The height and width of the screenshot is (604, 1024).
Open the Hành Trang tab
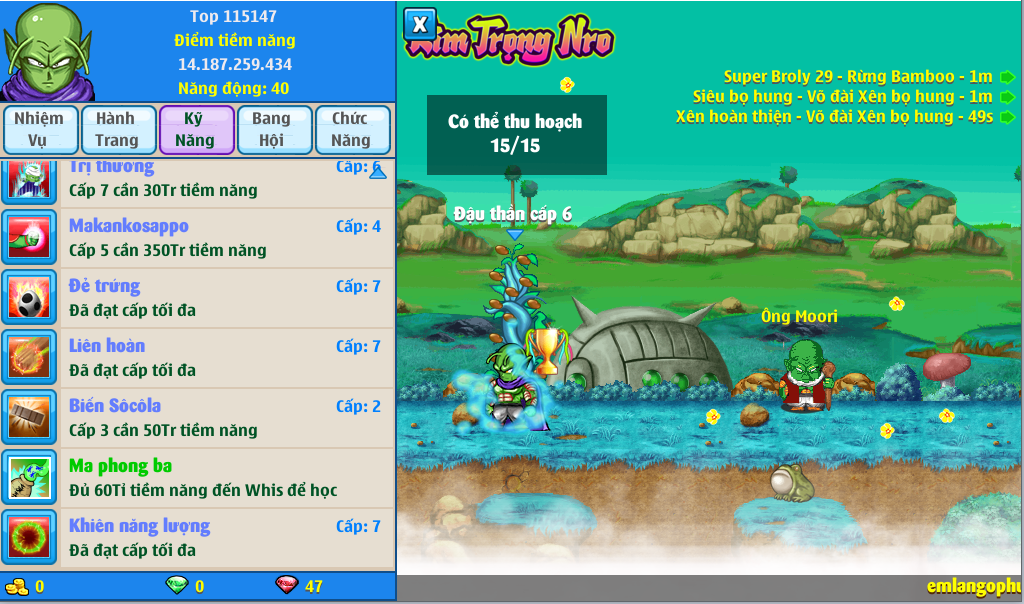click(x=117, y=130)
